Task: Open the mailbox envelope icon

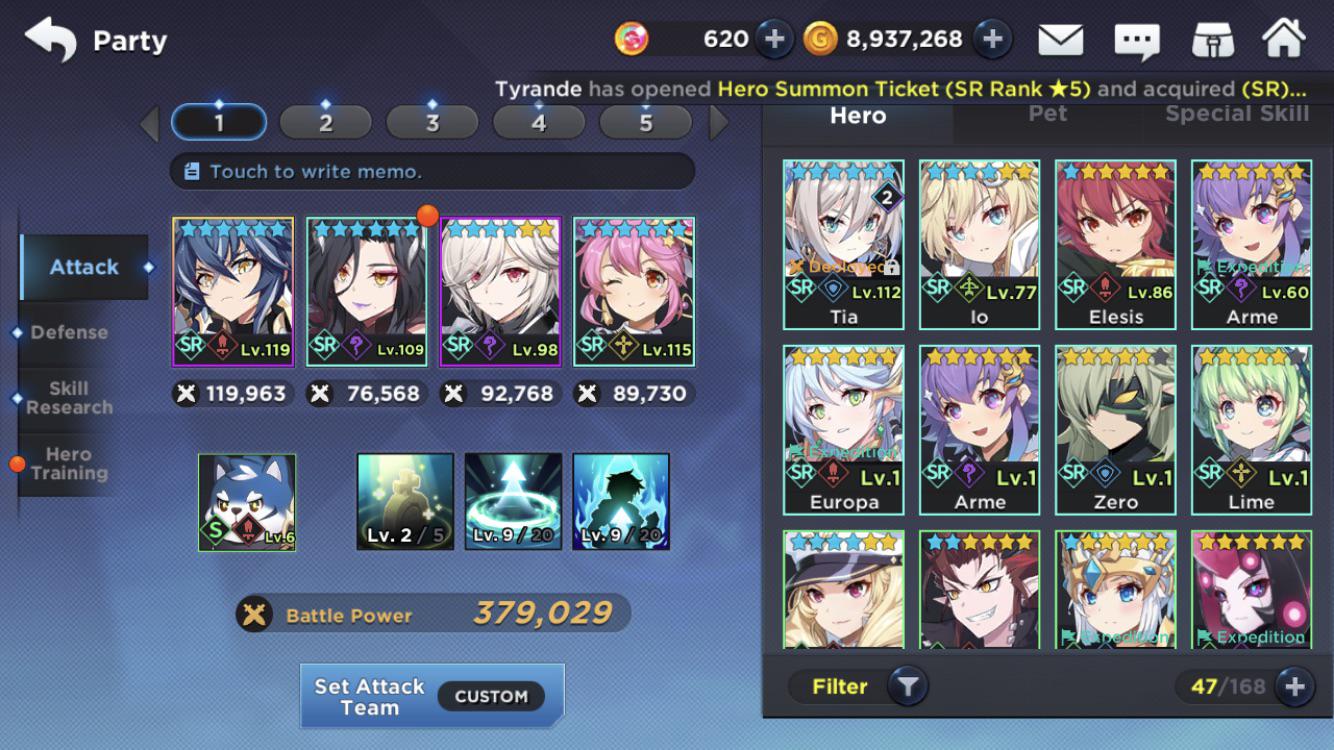Action: tap(1060, 40)
